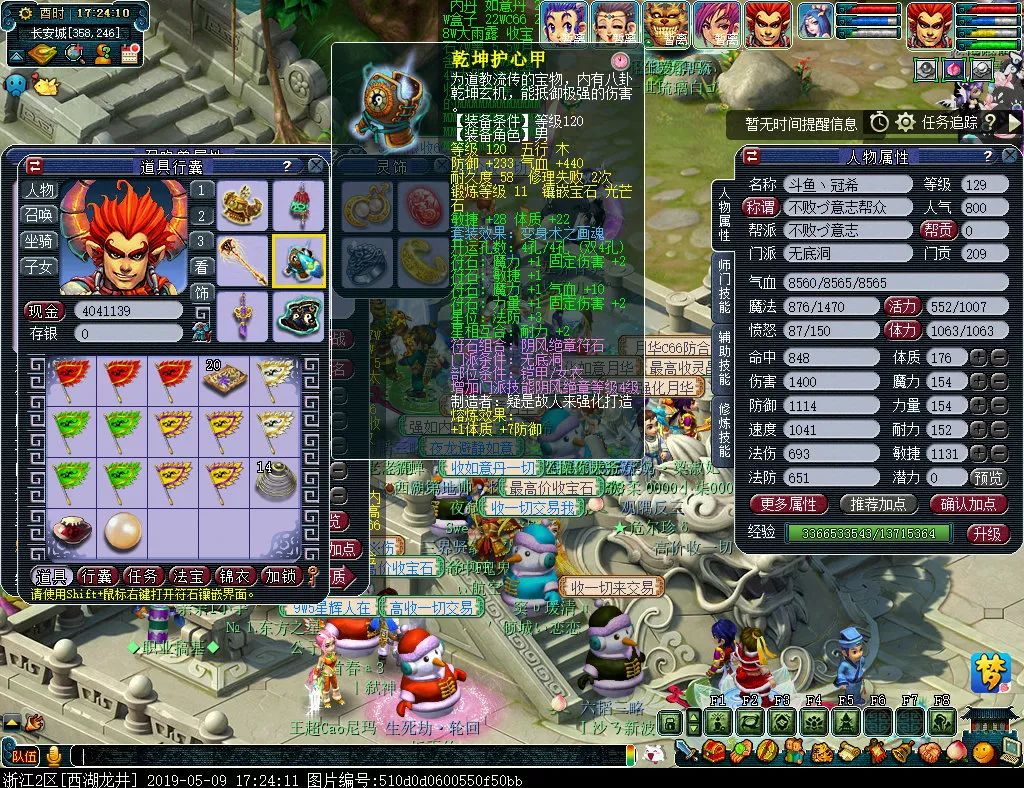
Task: Choose the 召唤 summon button
Action: coord(40,215)
